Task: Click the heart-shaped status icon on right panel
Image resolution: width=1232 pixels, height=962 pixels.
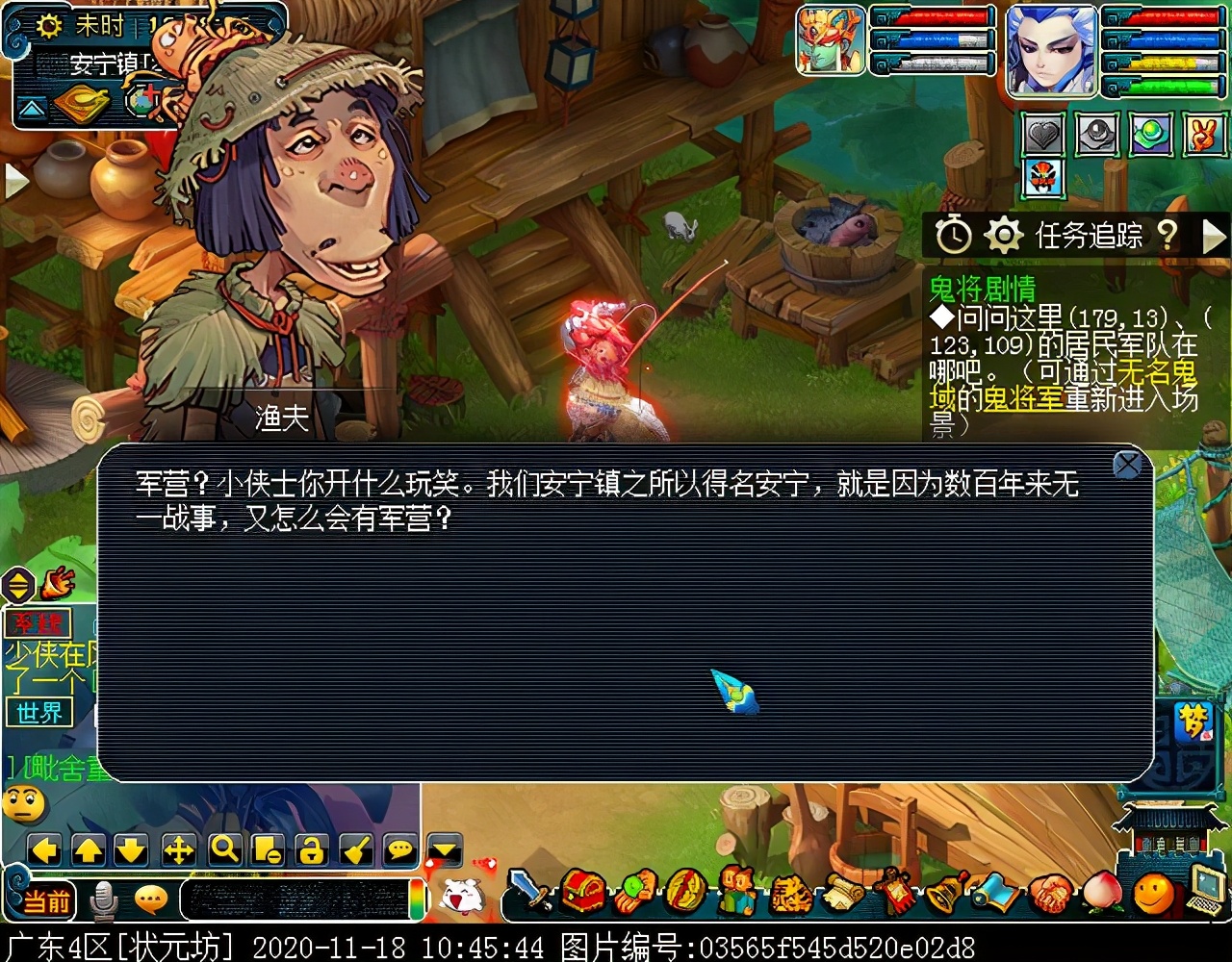Action: click(x=1044, y=135)
